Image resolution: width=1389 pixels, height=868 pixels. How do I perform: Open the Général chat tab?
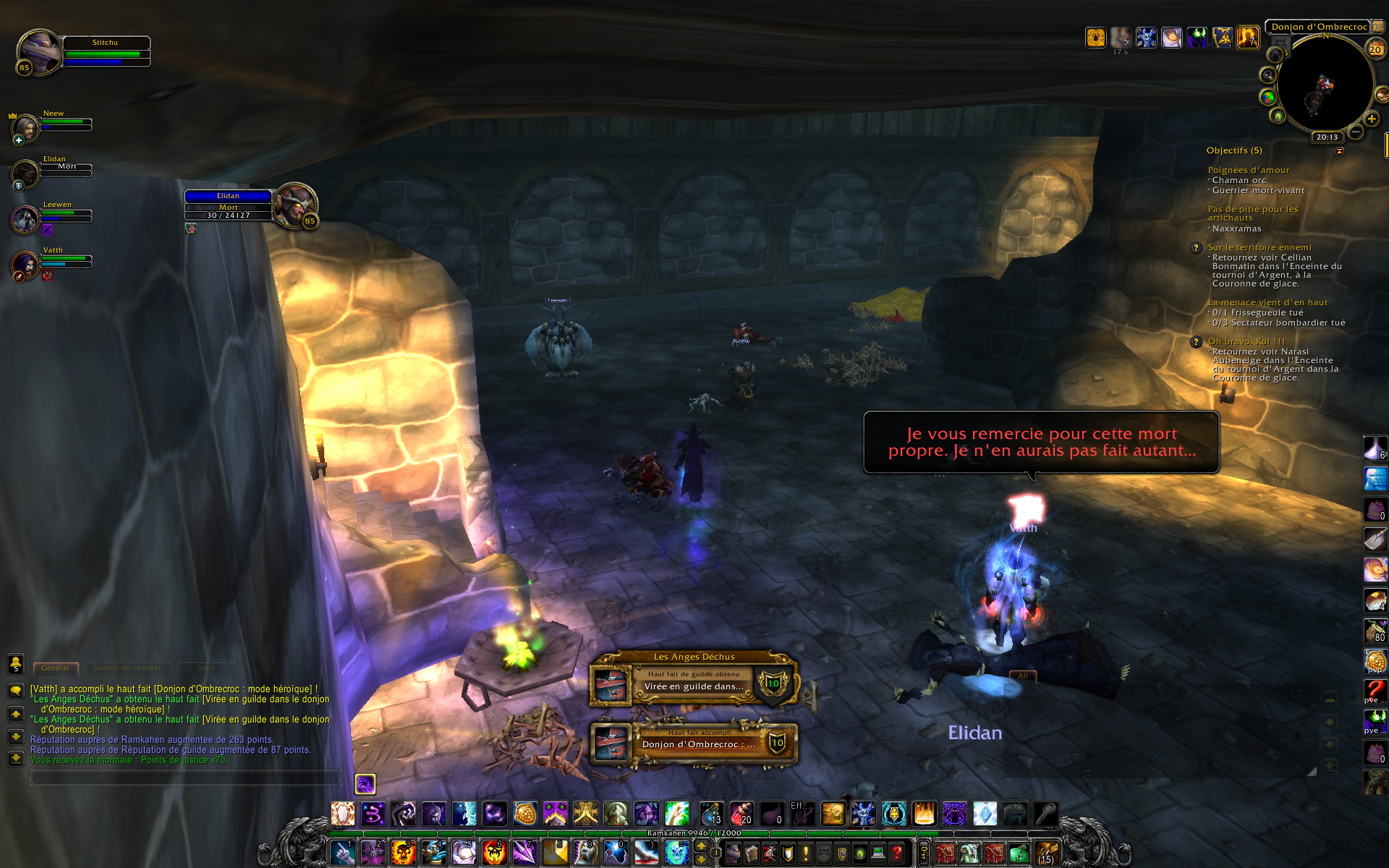click(x=55, y=668)
